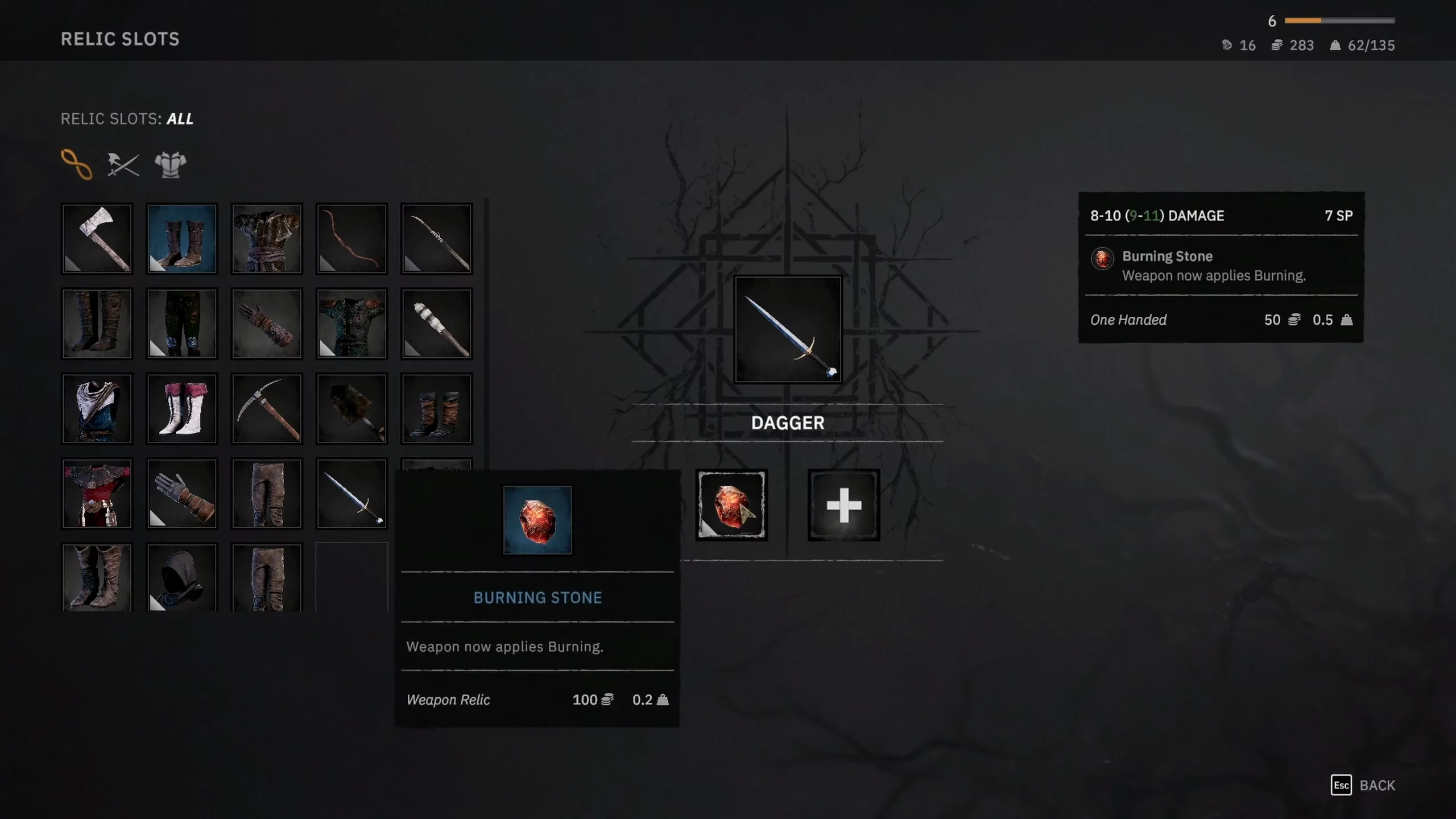This screenshot has width=1456, height=819.
Task: Click the Burning Stone relic slot on dagger
Action: (731, 505)
